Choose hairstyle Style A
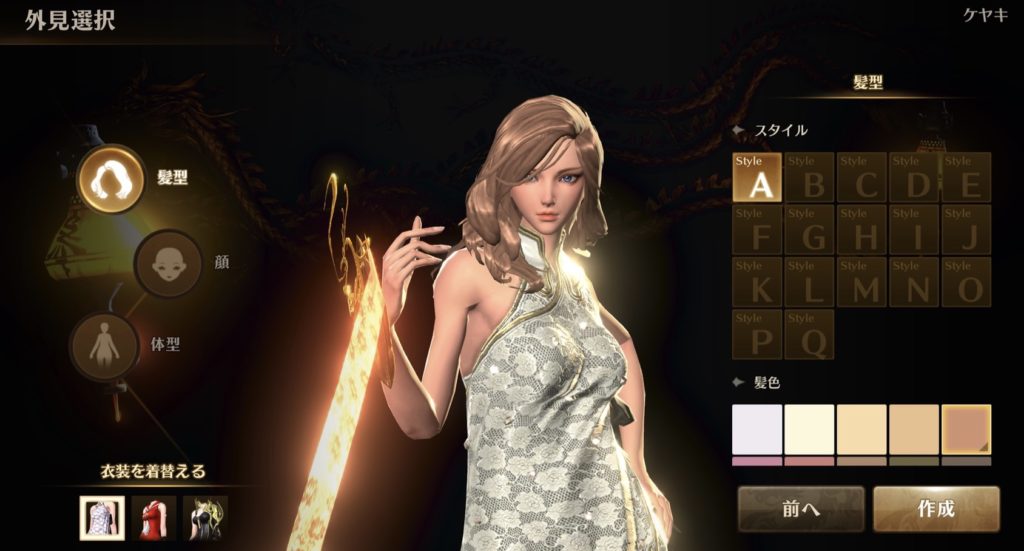The image size is (1024, 551). click(757, 177)
